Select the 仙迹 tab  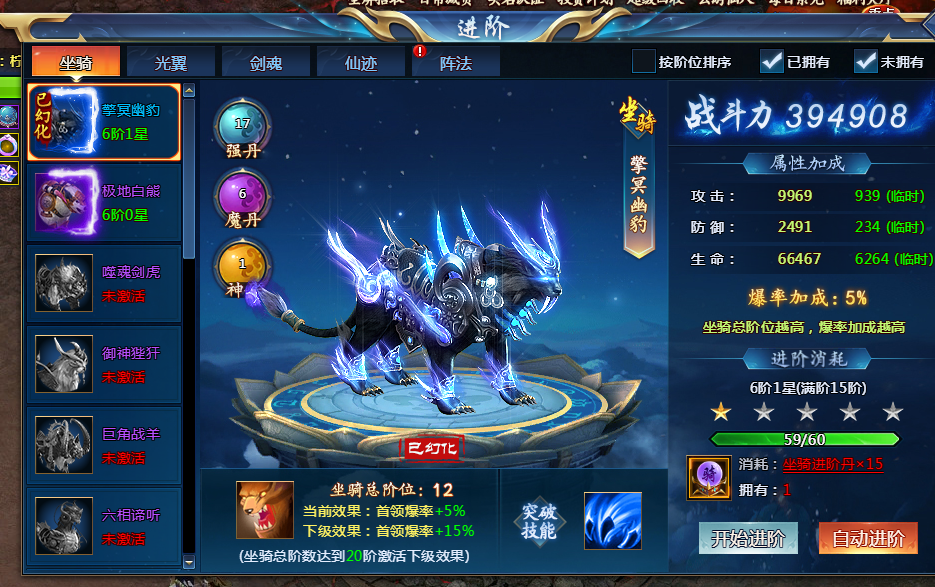(360, 62)
